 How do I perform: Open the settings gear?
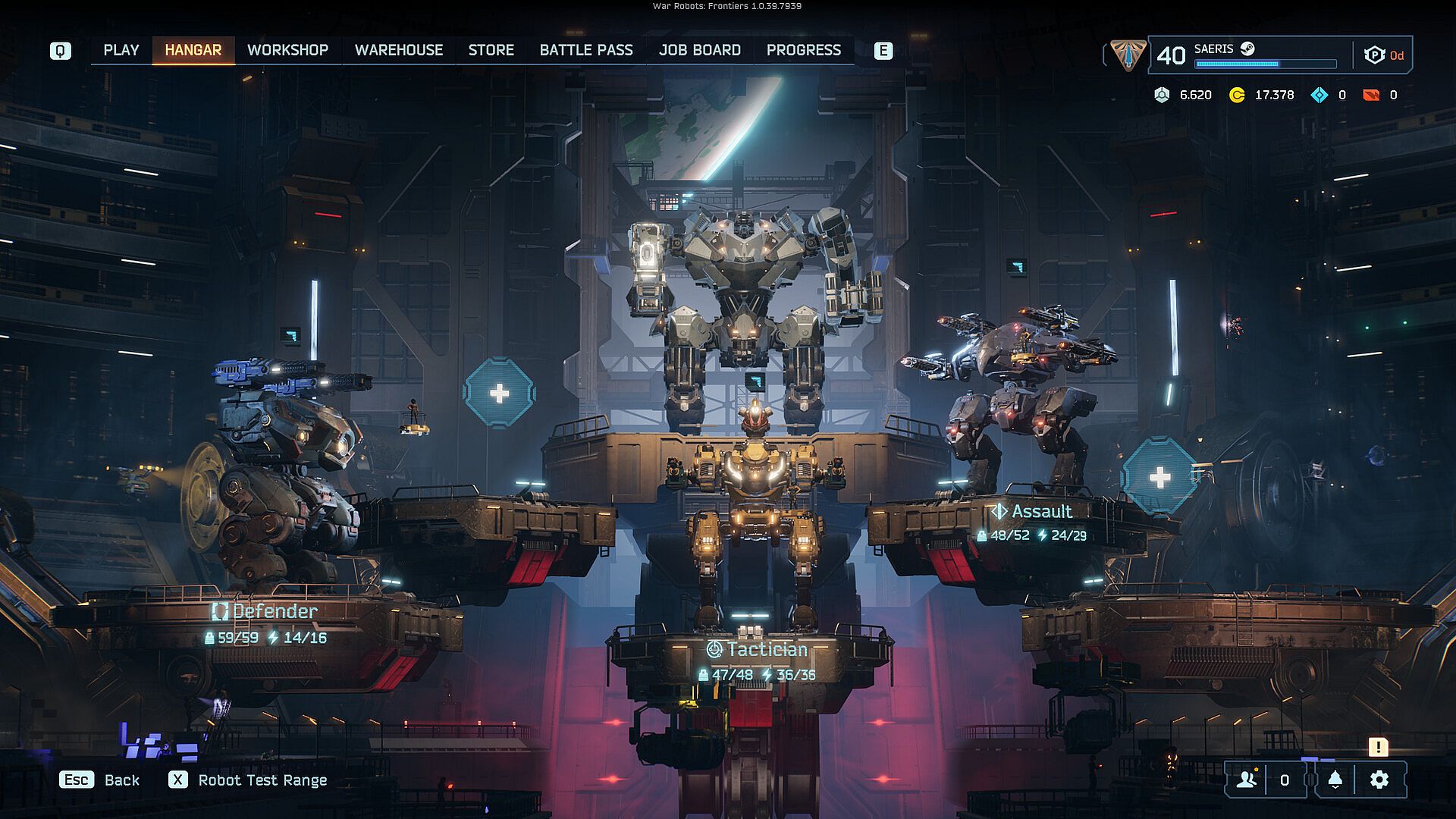(1379, 780)
